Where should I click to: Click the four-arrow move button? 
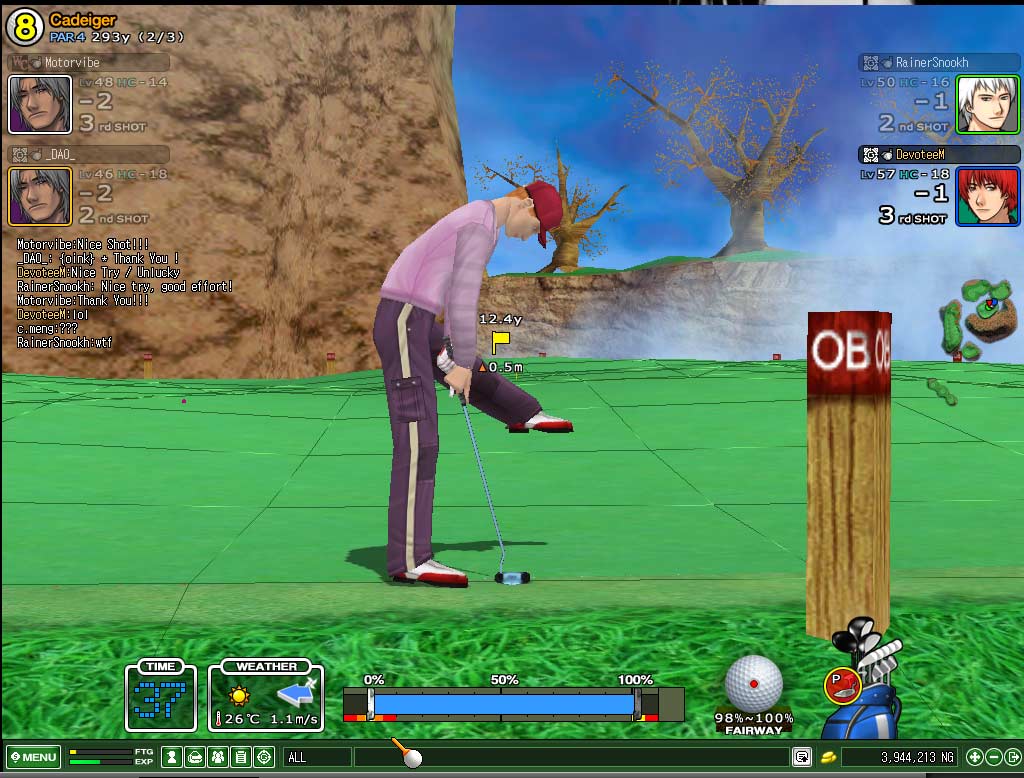coord(973,757)
